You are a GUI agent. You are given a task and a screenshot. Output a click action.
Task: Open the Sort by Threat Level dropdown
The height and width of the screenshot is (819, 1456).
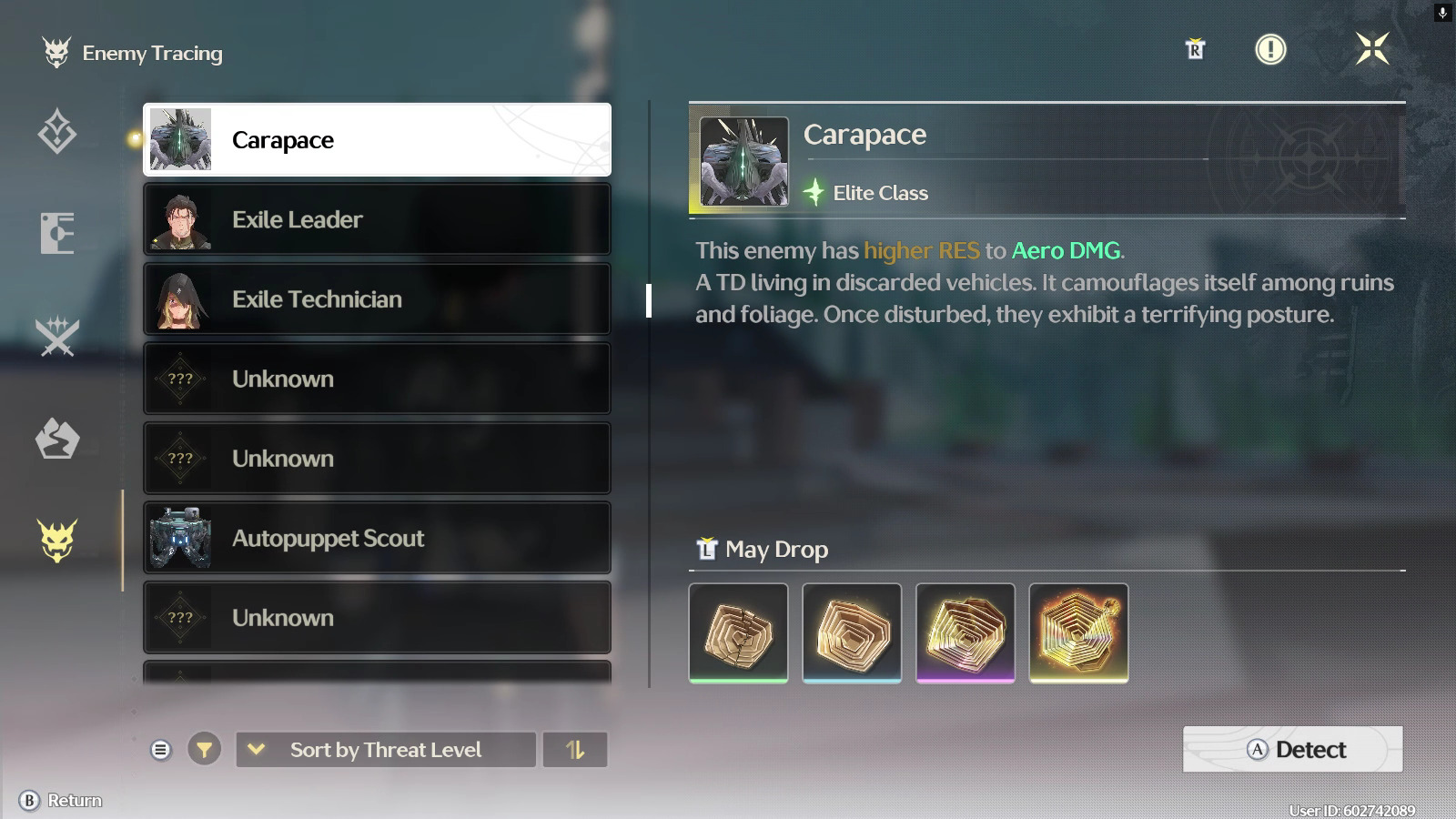385,750
